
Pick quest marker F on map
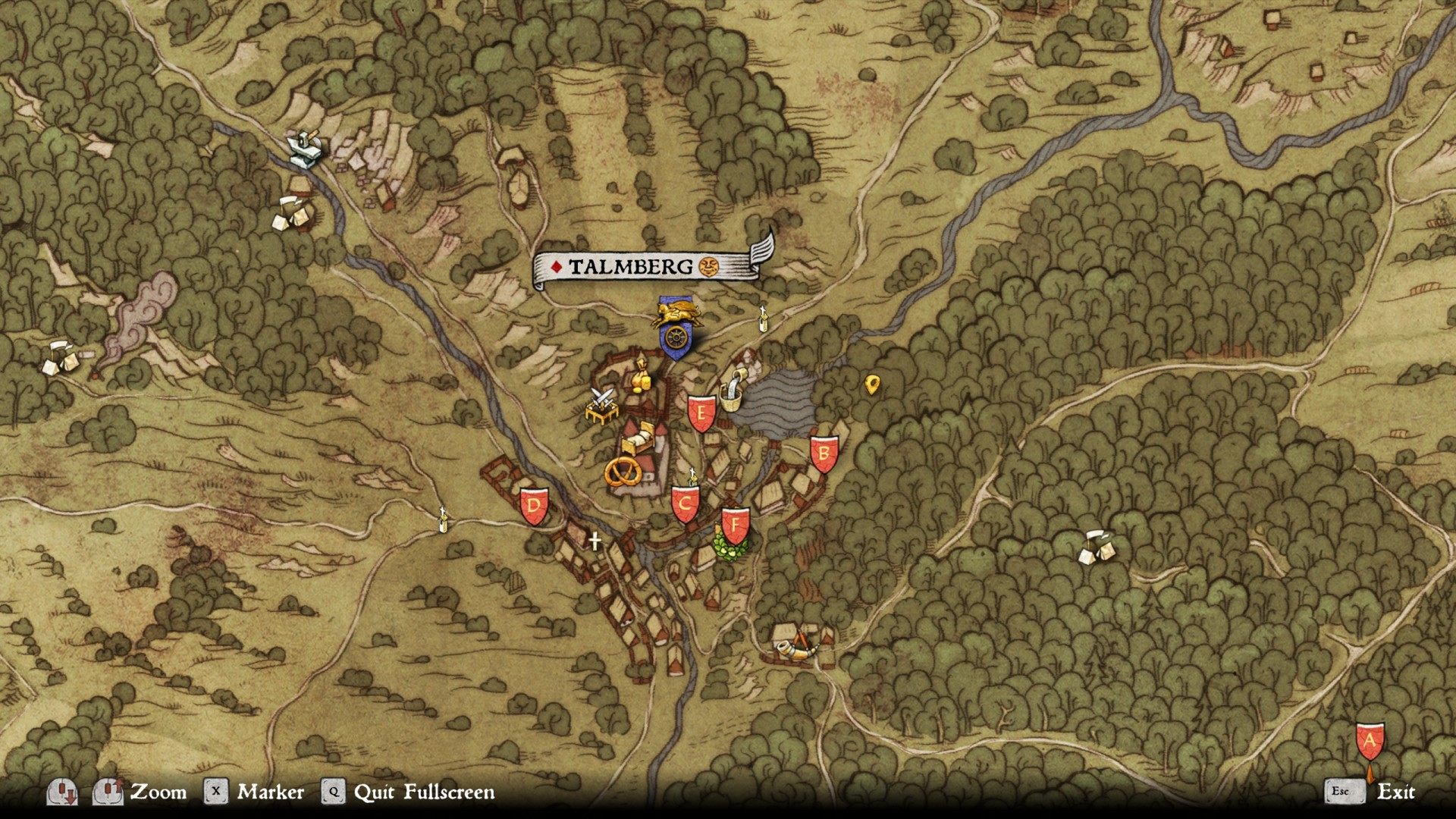(735, 525)
